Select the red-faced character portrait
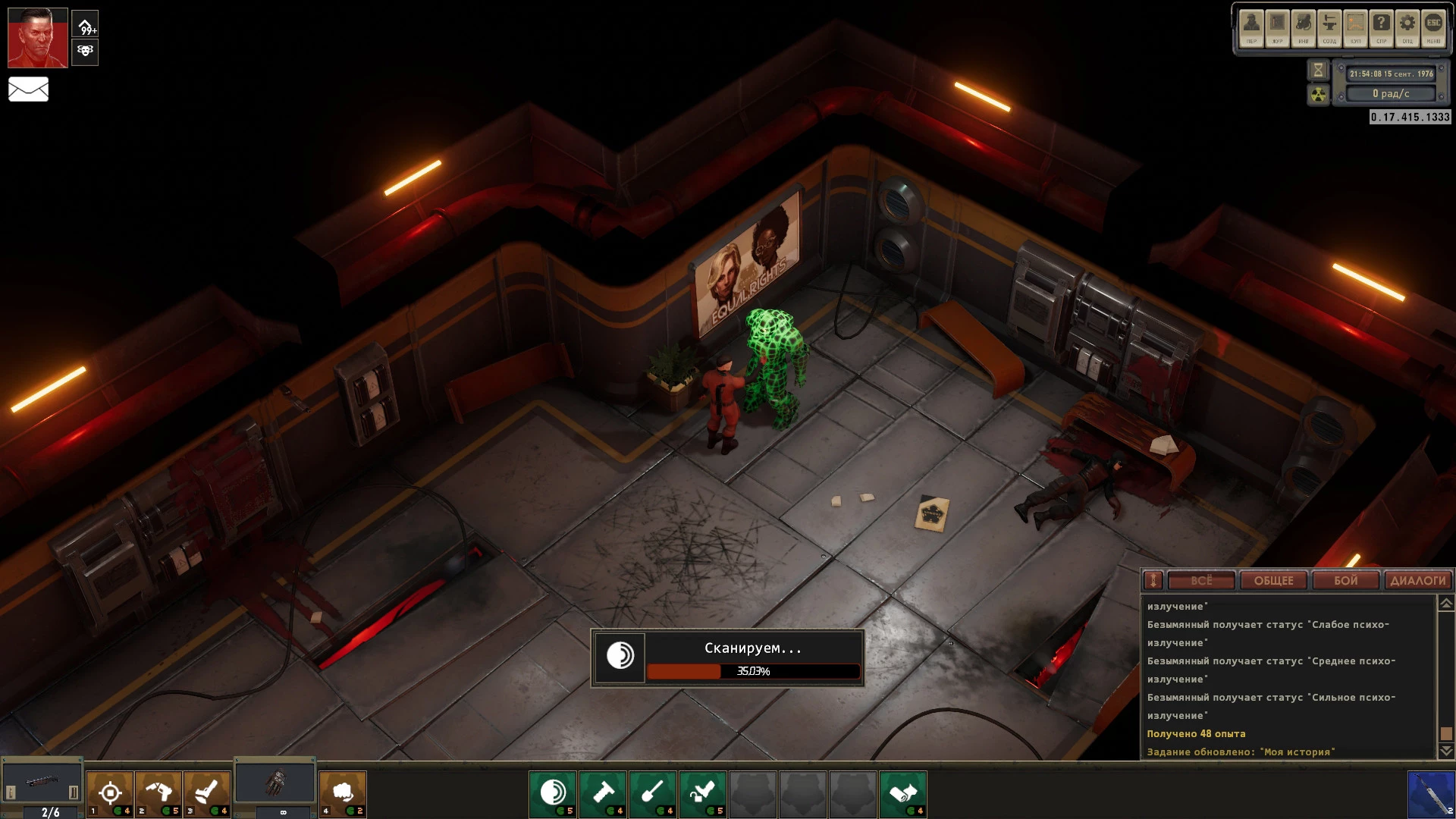 point(37,38)
